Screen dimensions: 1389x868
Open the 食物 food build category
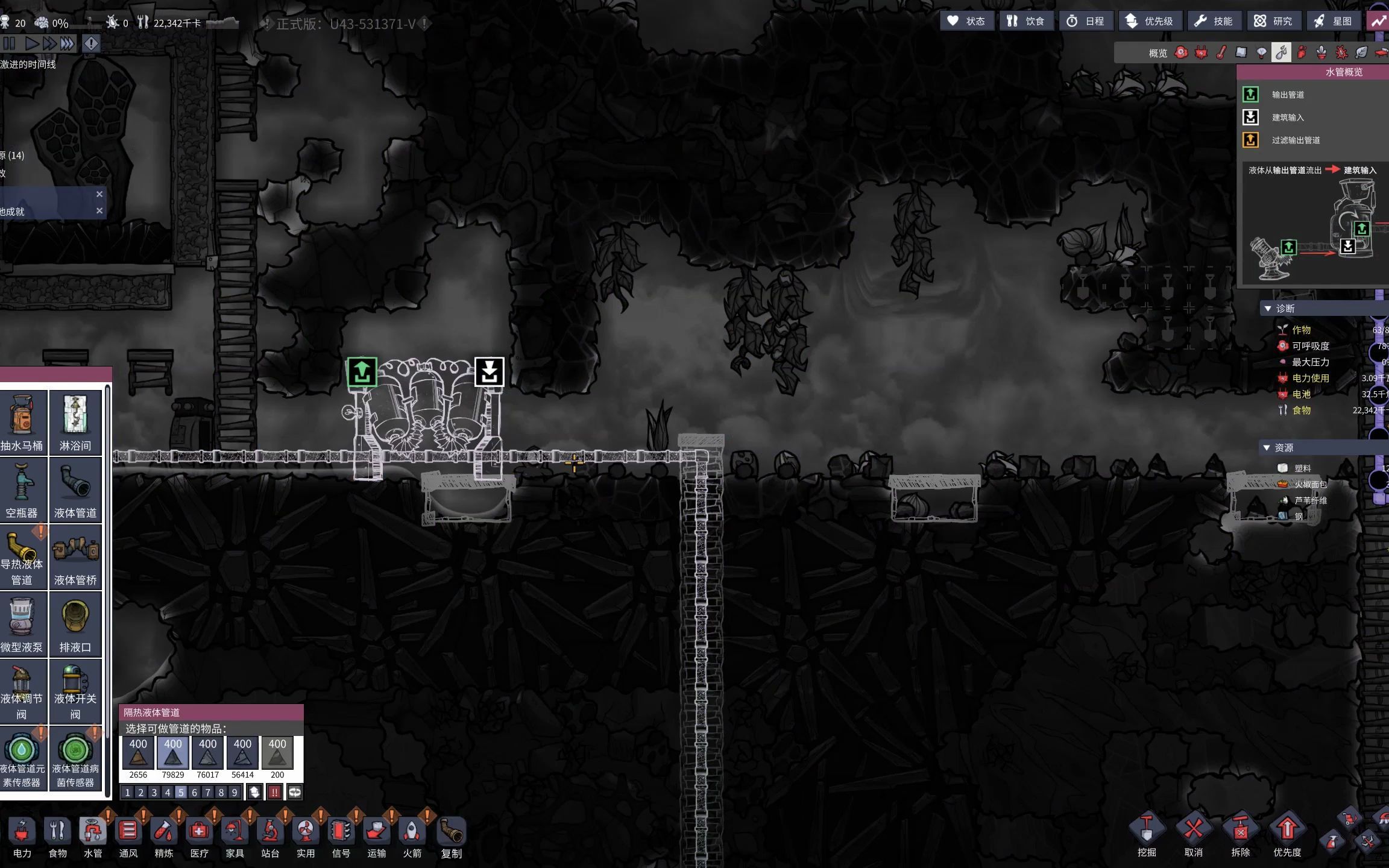(57, 837)
